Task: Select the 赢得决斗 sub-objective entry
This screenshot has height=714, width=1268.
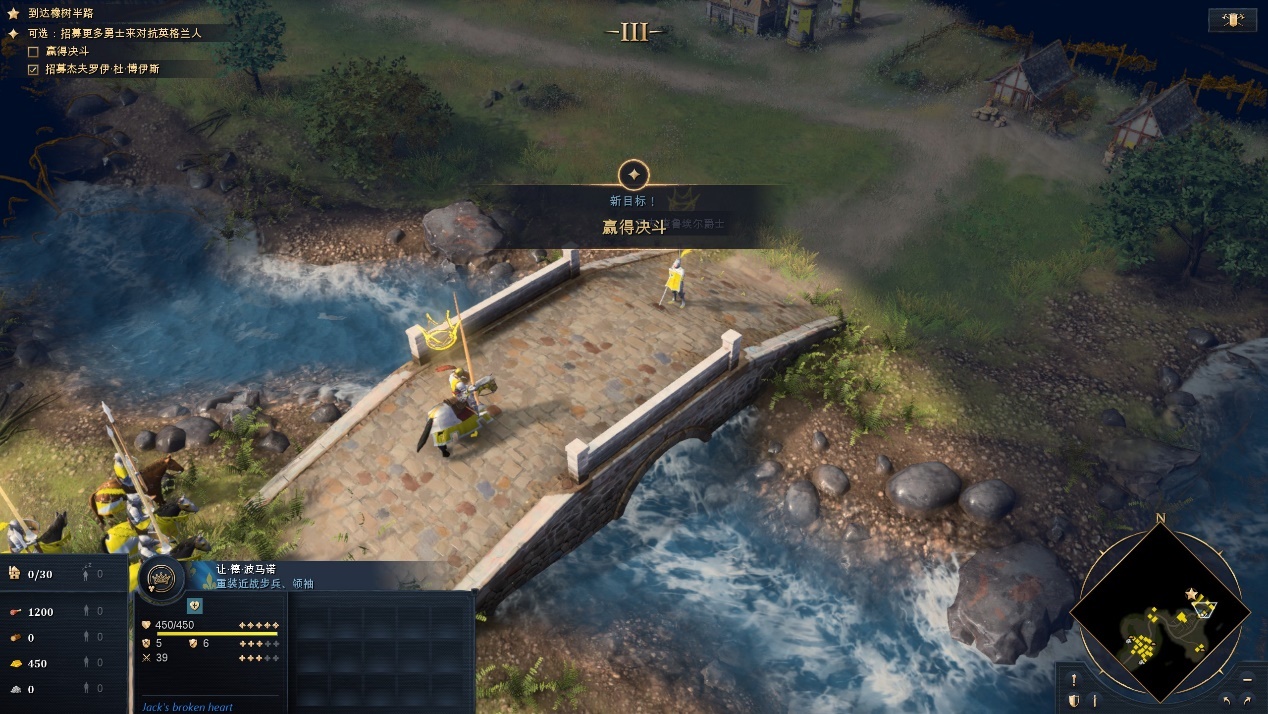Action: click(x=67, y=51)
